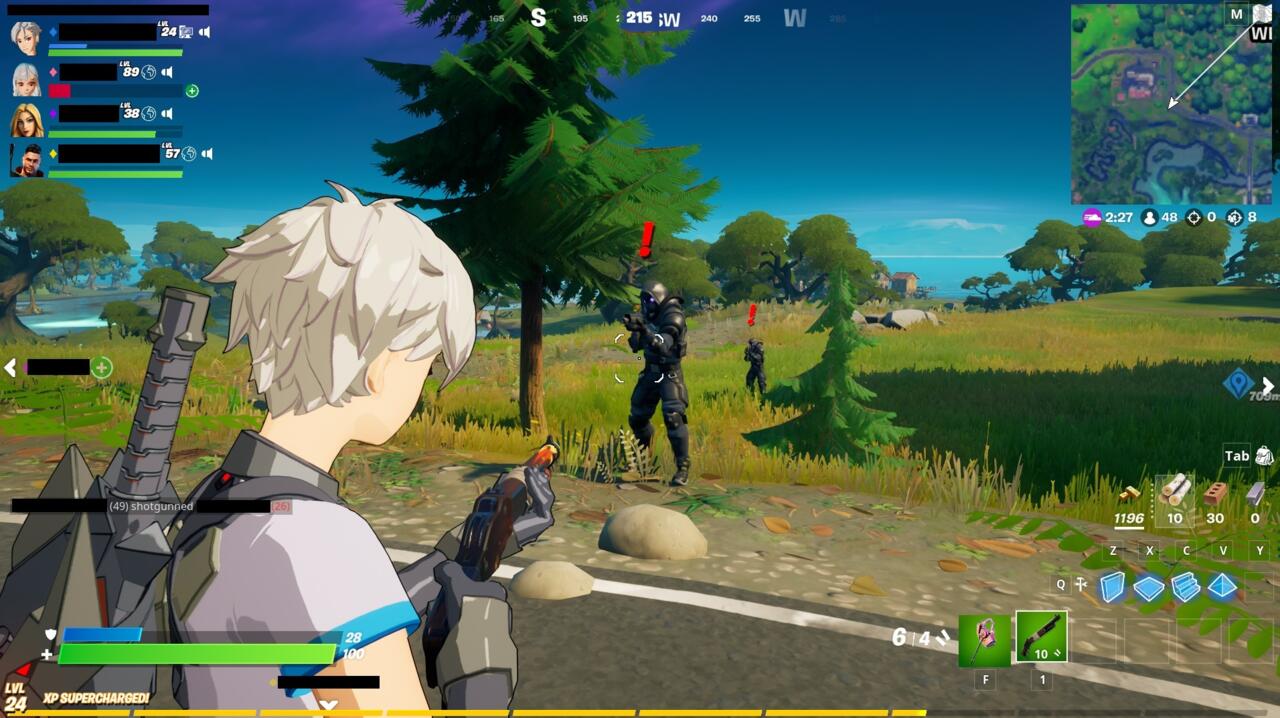Viewport: 1280px width, 718px height.
Task: Choose the stairs building piece
Action: click(1185, 587)
